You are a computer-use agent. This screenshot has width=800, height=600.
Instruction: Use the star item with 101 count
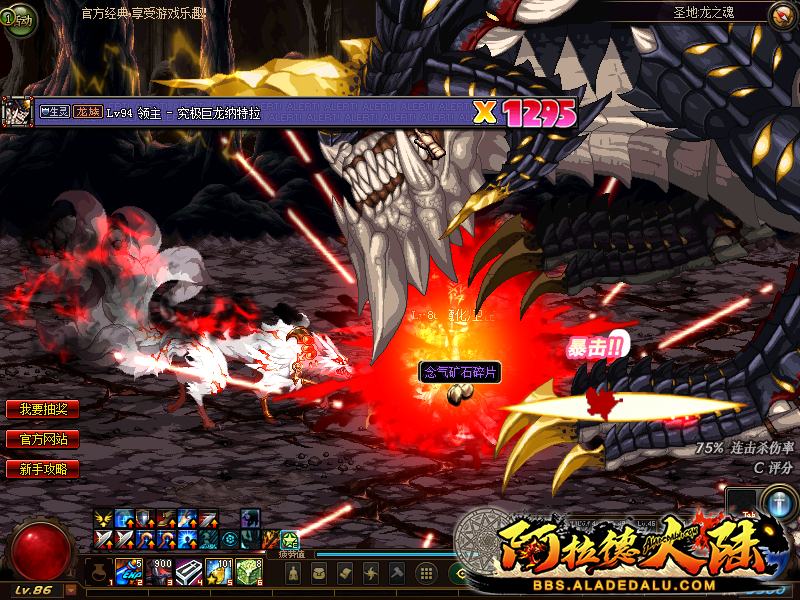click(x=219, y=572)
